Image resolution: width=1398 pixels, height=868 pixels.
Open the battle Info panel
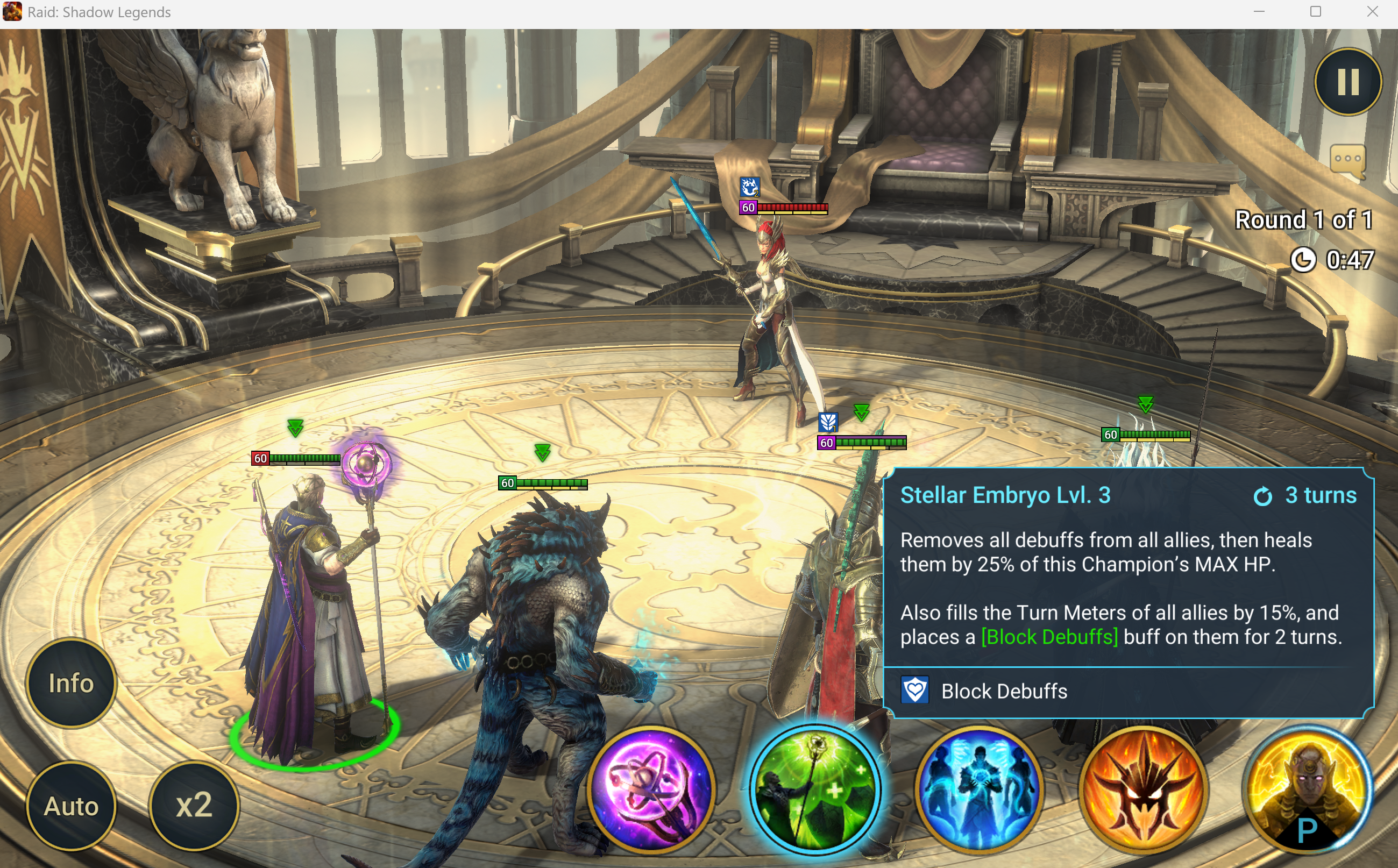[x=71, y=683]
